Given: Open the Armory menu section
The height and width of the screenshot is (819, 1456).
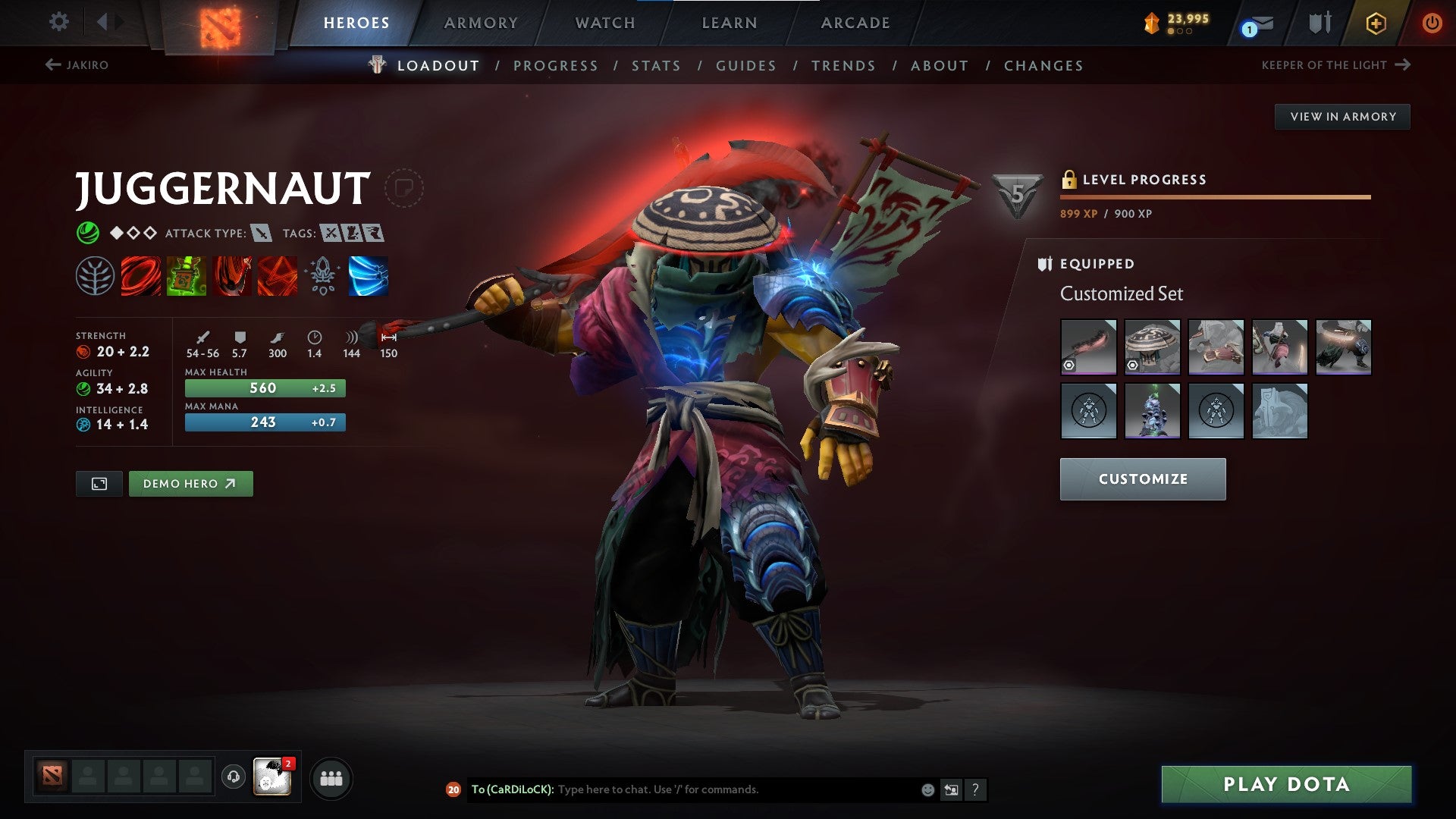Looking at the screenshot, I should pos(481,22).
